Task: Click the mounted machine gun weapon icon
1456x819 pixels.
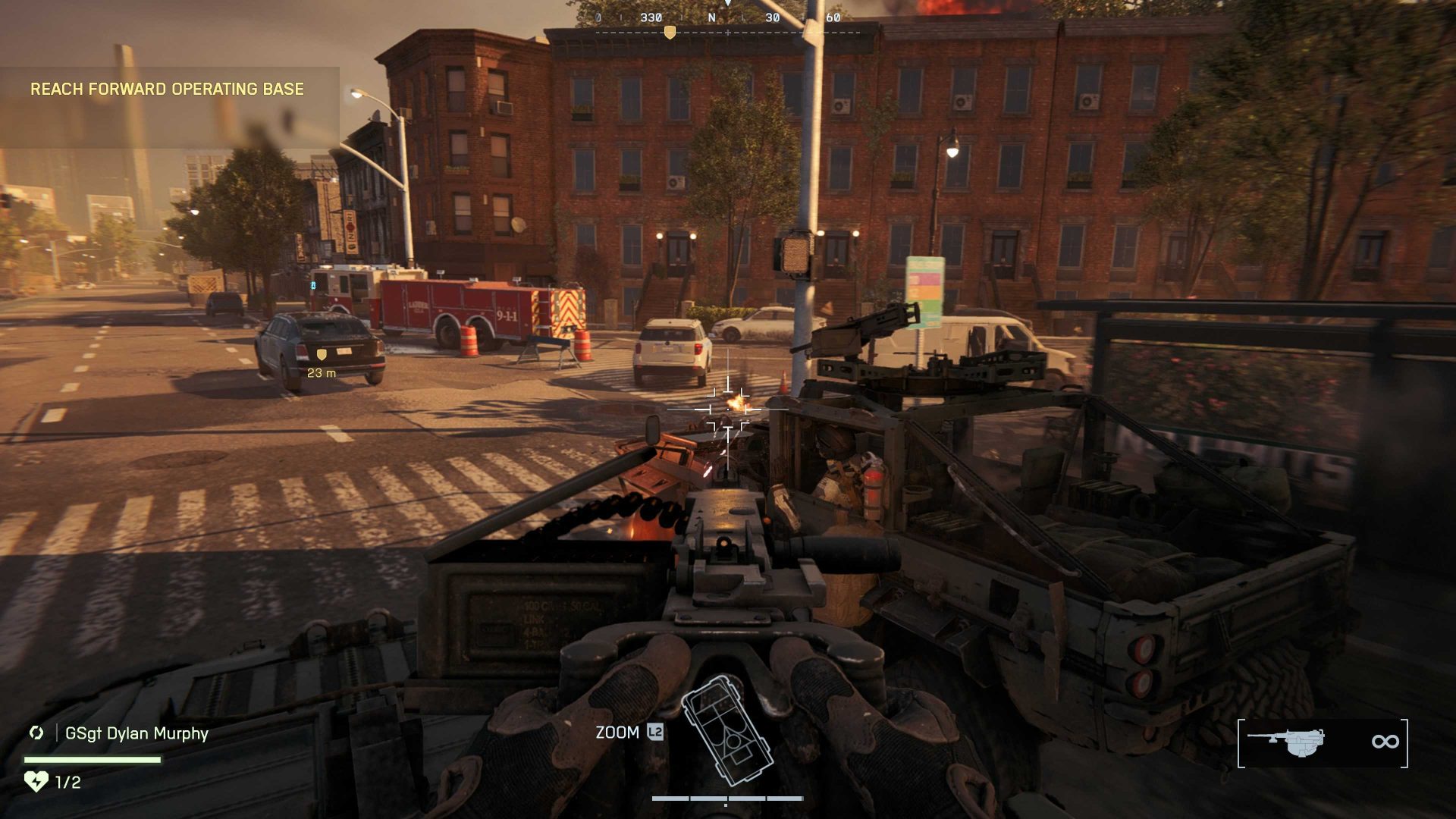Action: pyautogui.click(x=1287, y=741)
